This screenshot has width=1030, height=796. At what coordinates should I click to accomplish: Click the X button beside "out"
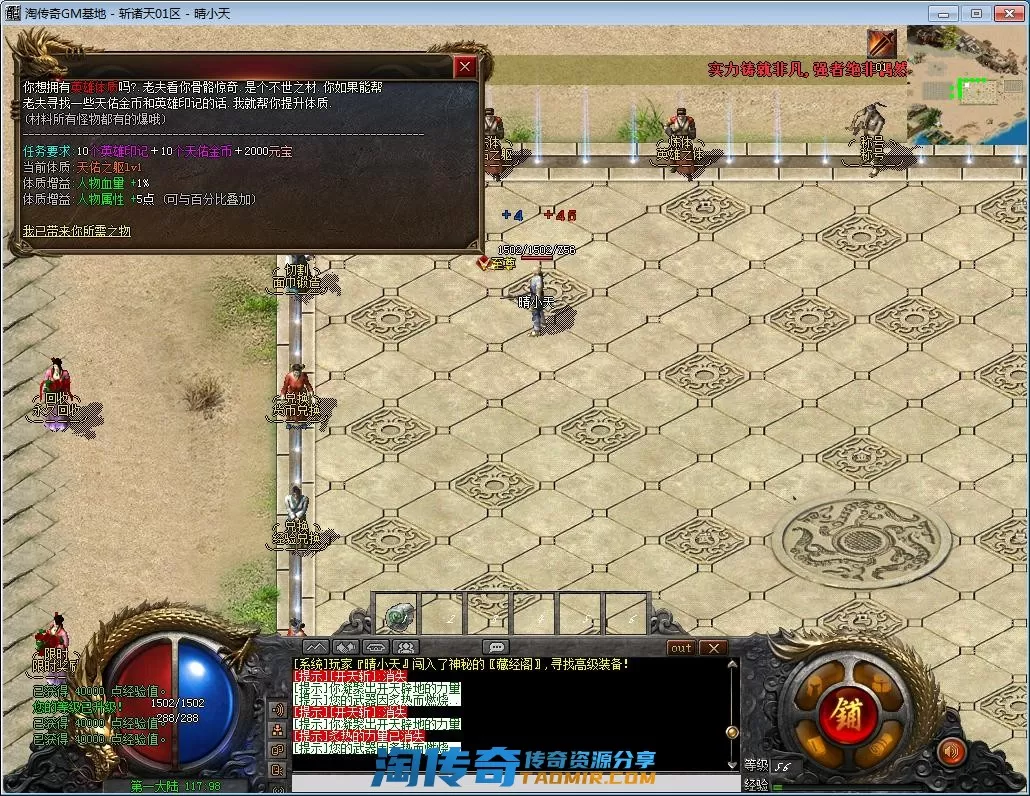713,648
